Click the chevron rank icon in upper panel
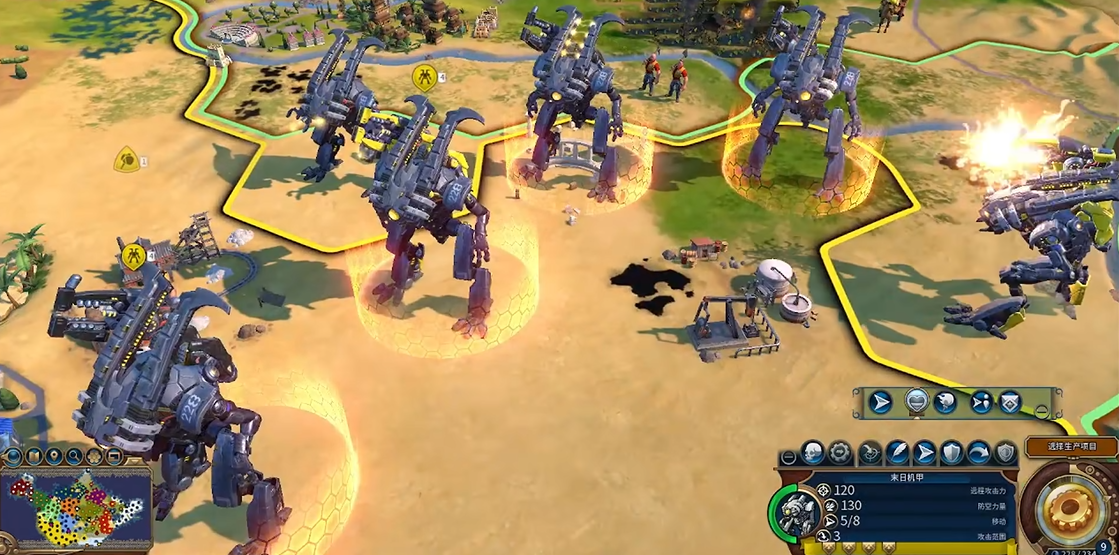The width and height of the screenshot is (1119, 555). click(x=1010, y=401)
